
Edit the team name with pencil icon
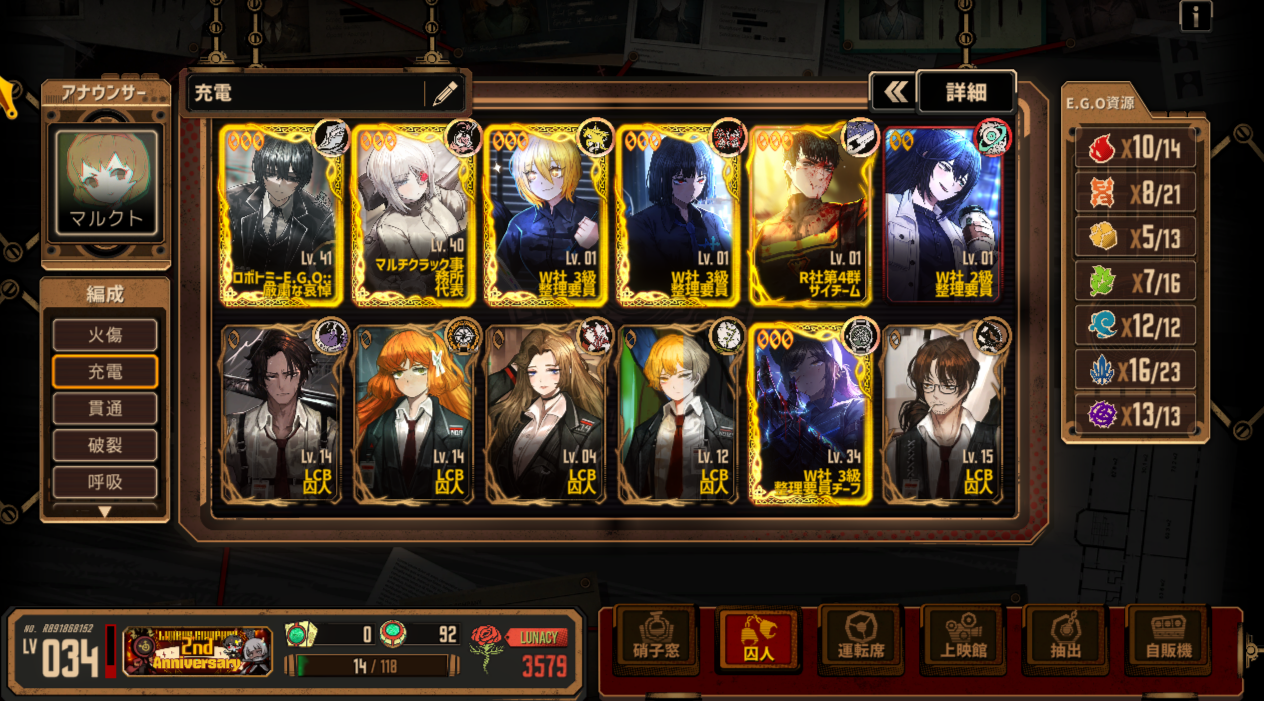(445, 94)
